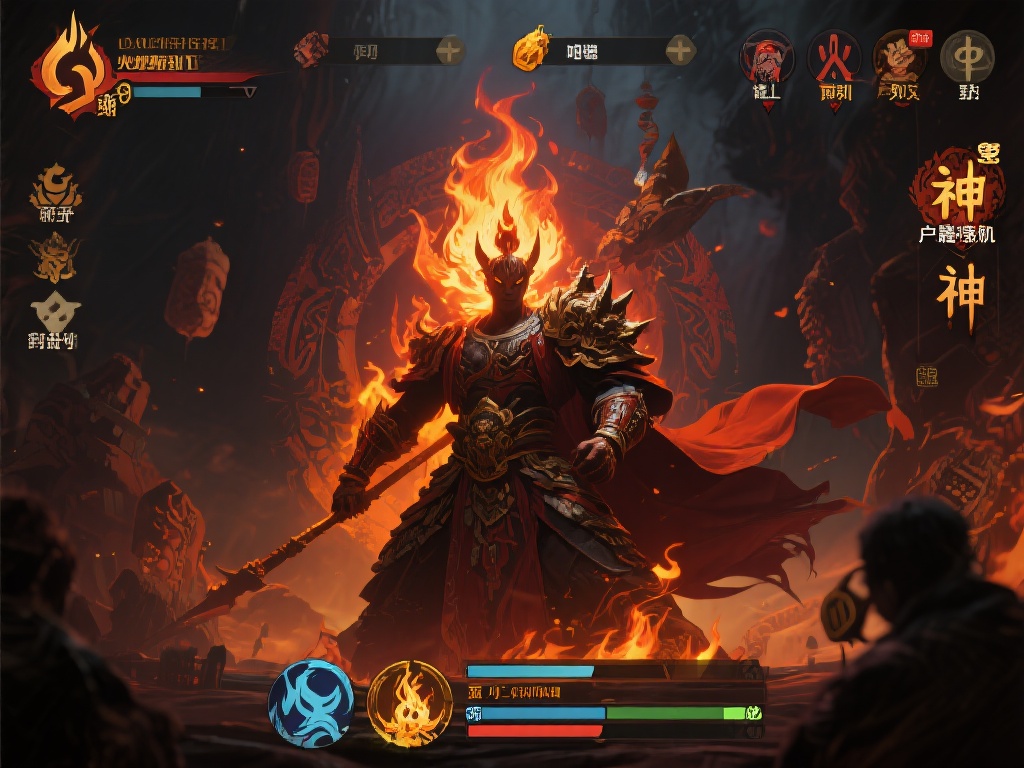Open the orange flame crest side icon
1024x768 pixels.
click(x=55, y=188)
